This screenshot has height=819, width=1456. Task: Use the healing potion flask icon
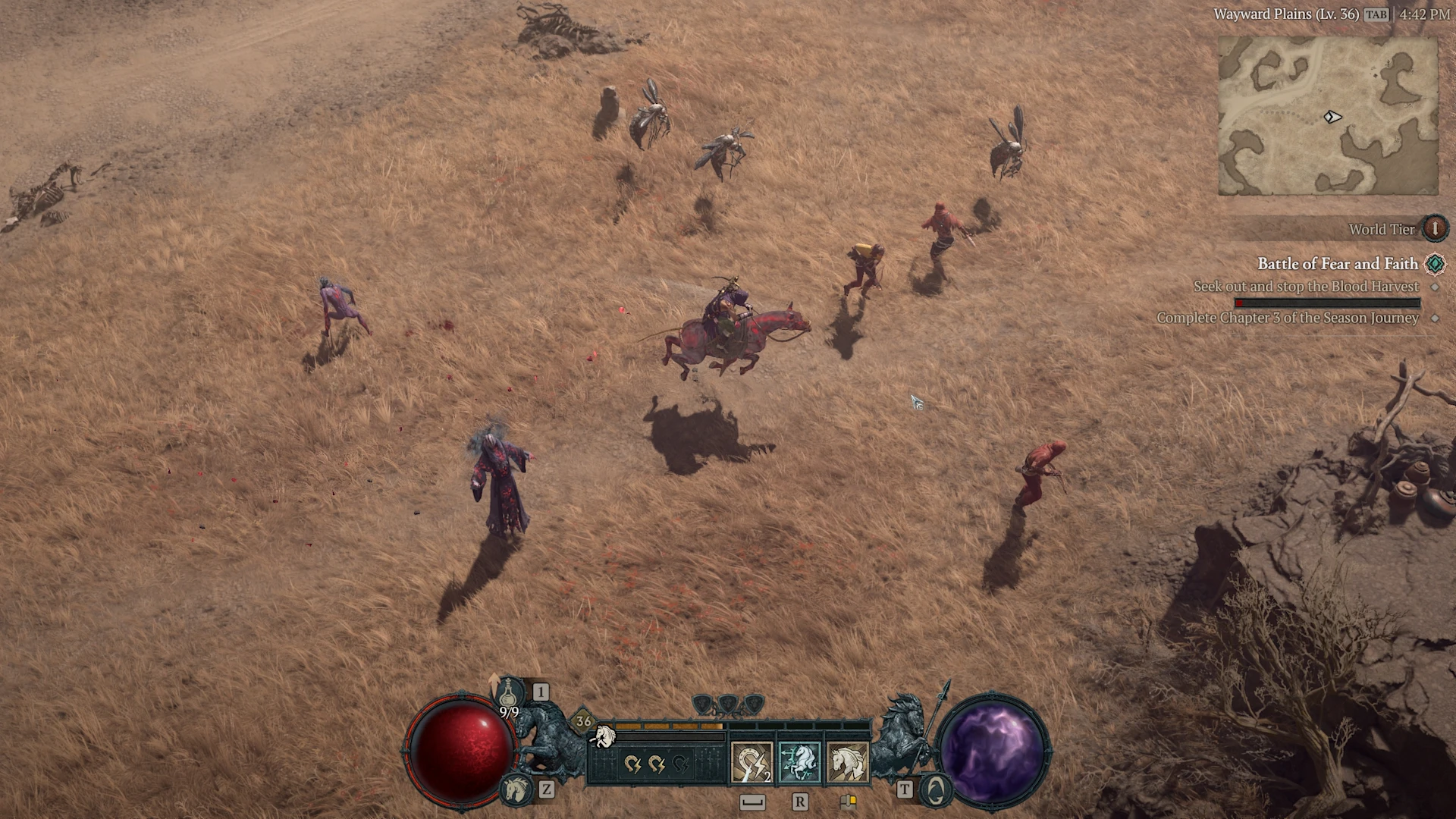coord(511,693)
